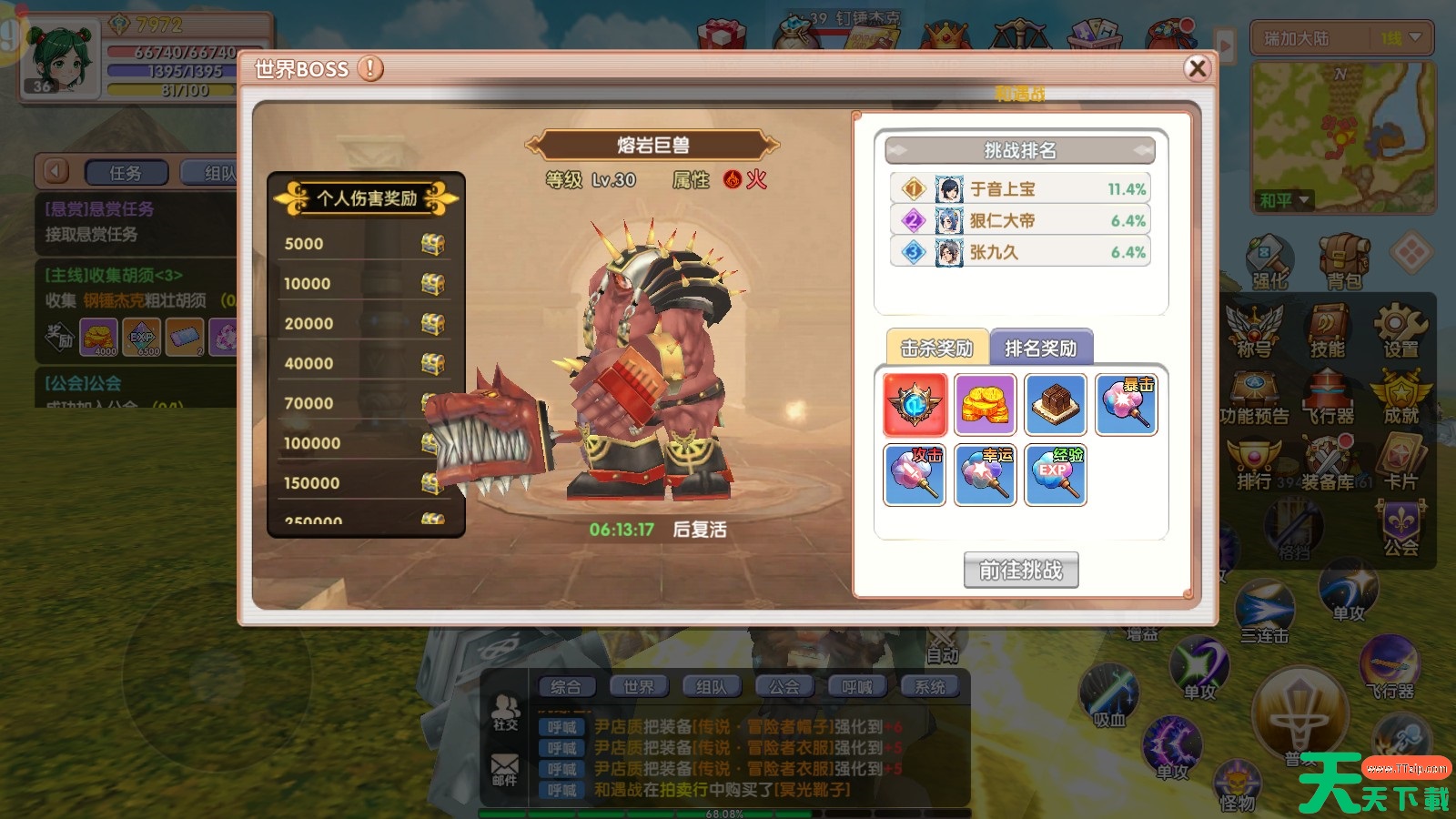1456x819 pixels.
Task: Open the 设置 settings gear
Action: click(x=1400, y=331)
